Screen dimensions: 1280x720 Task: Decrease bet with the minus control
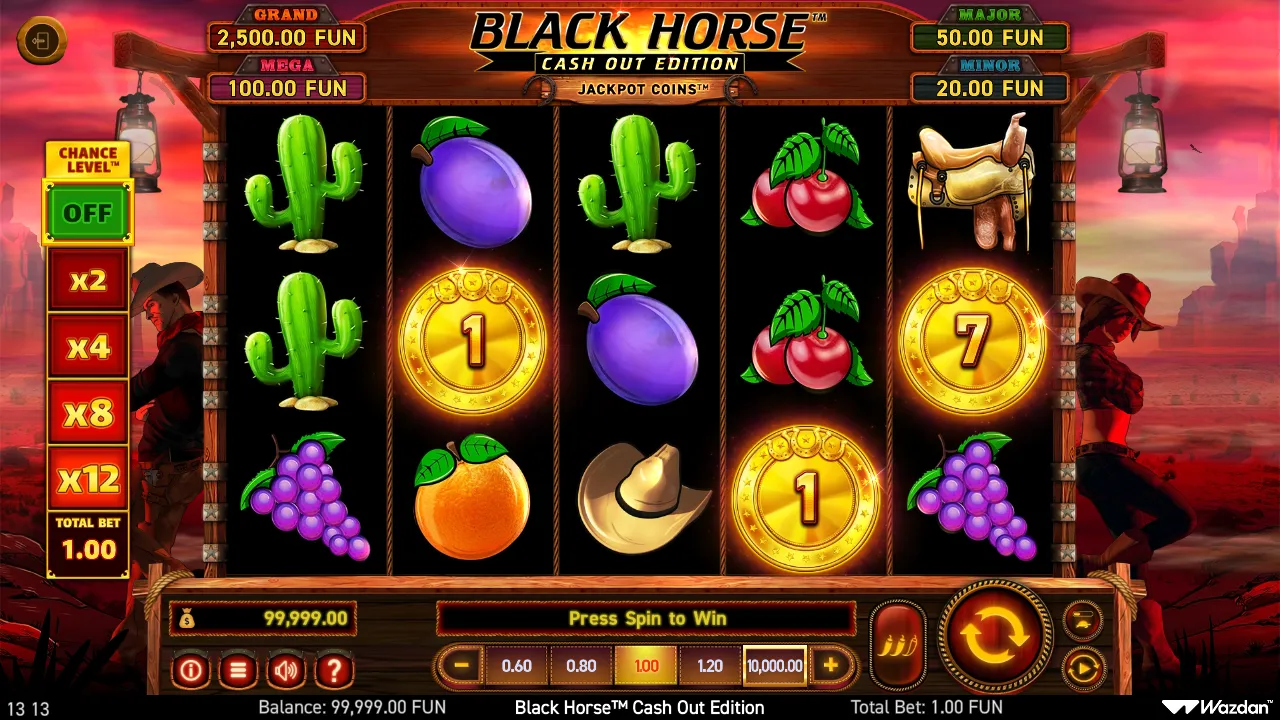(462, 664)
